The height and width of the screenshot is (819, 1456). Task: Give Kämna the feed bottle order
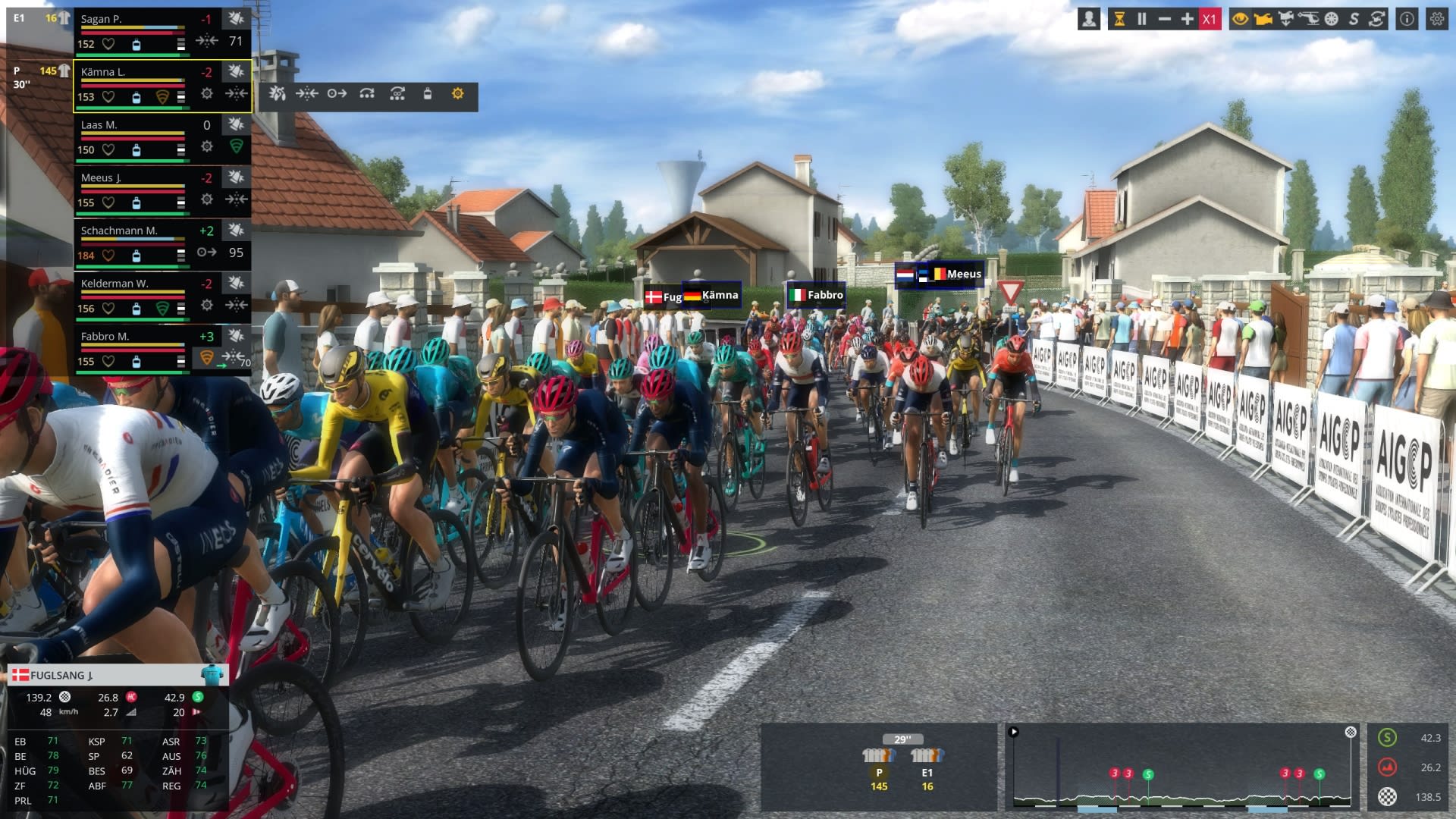coord(427,94)
